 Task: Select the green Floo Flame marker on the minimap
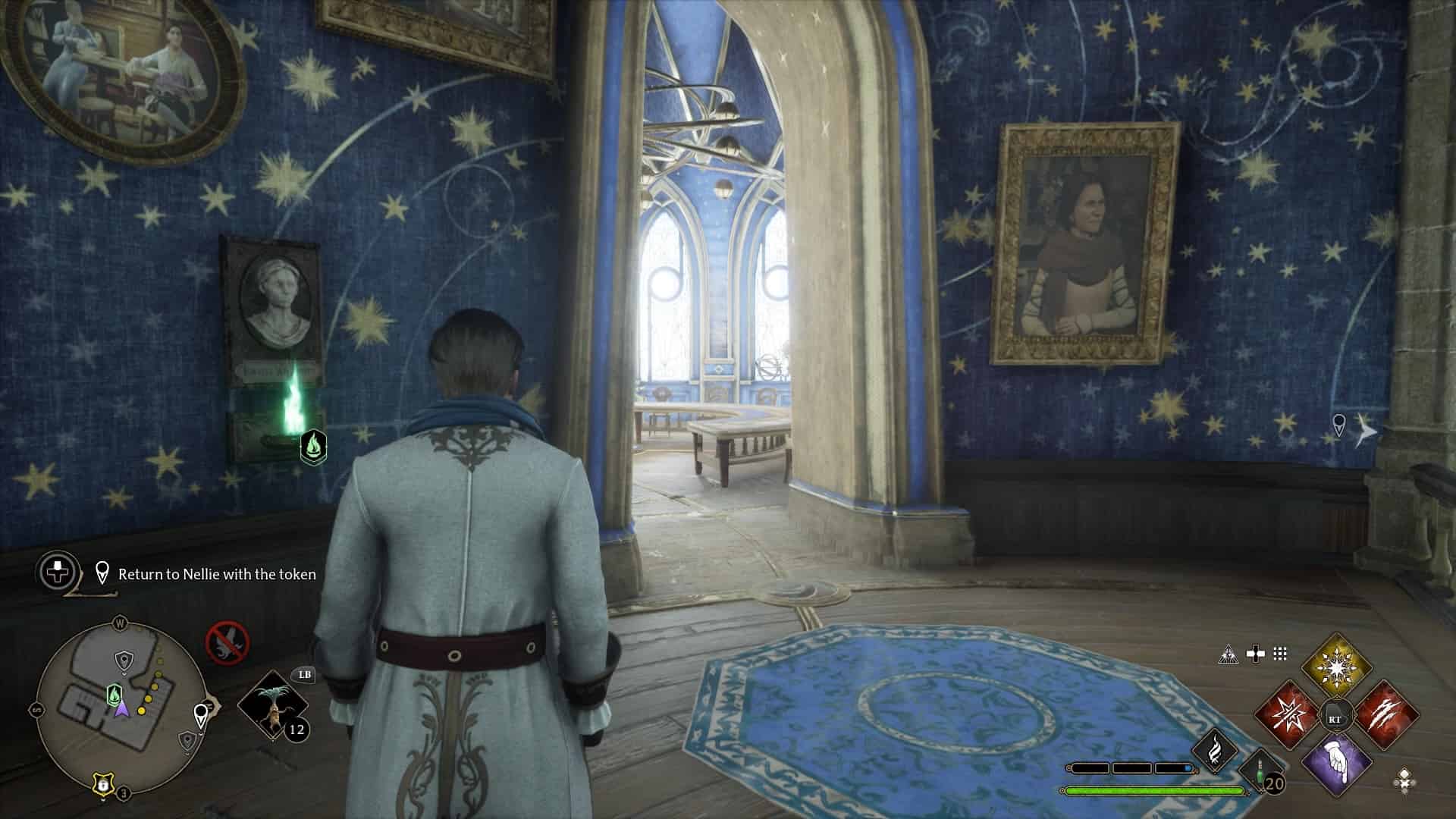pos(114,693)
